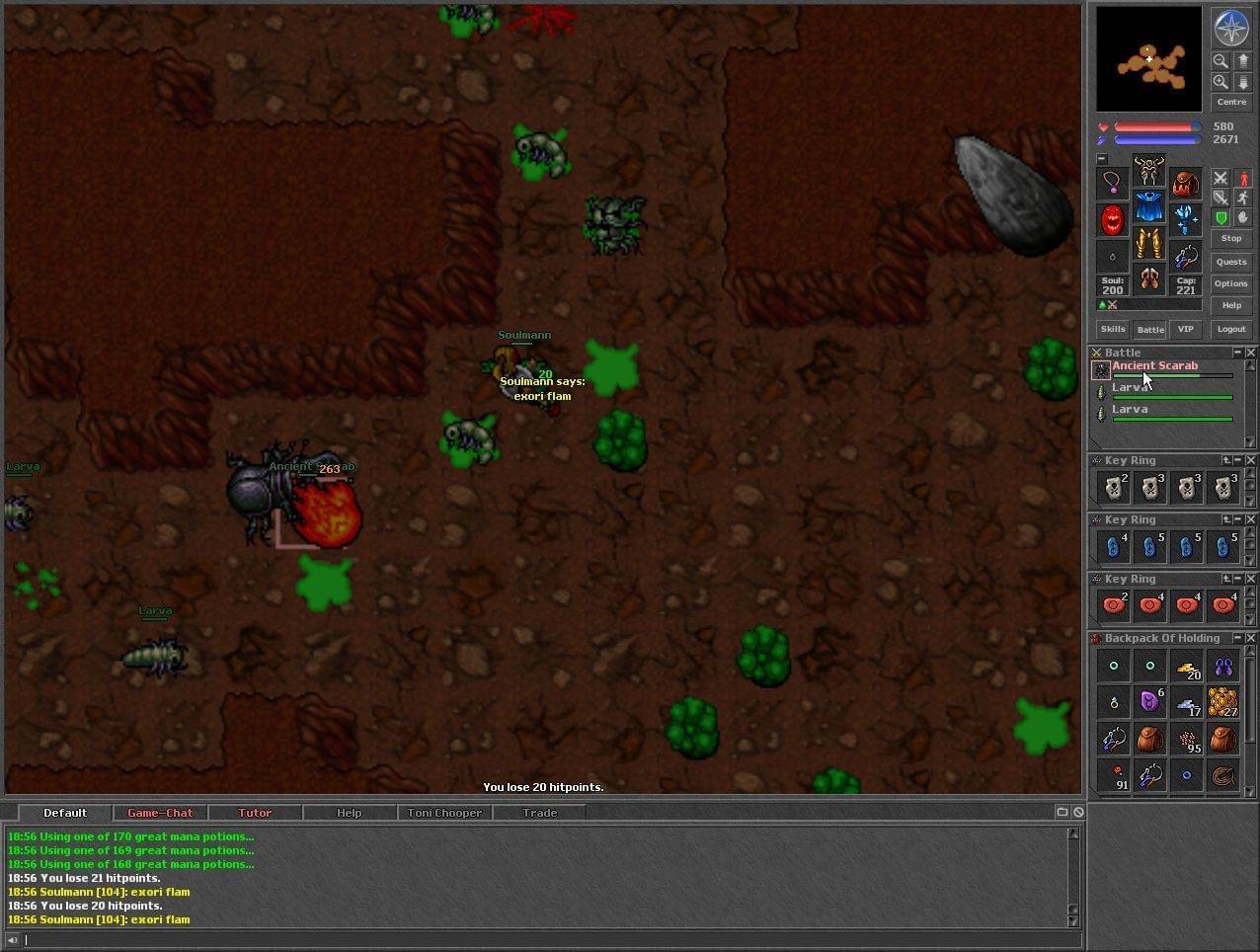Click the Stop button
This screenshot has height=952, width=1260.
pyautogui.click(x=1230, y=238)
